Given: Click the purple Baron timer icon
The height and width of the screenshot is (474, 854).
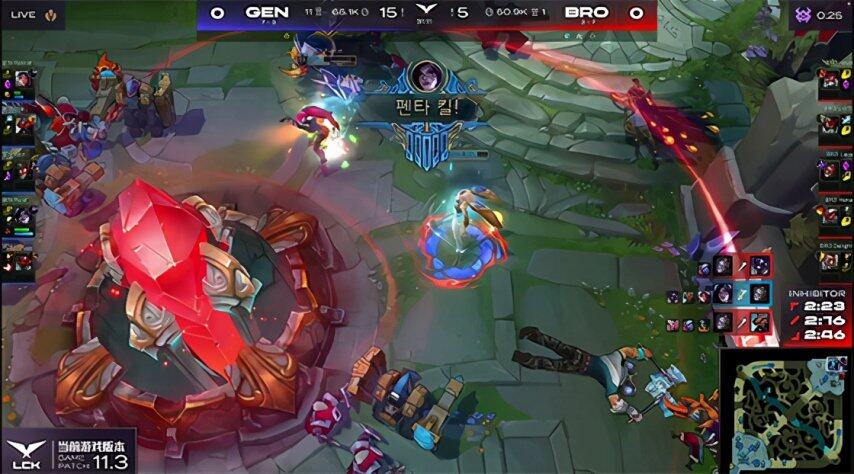Looking at the screenshot, I should [801, 16].
